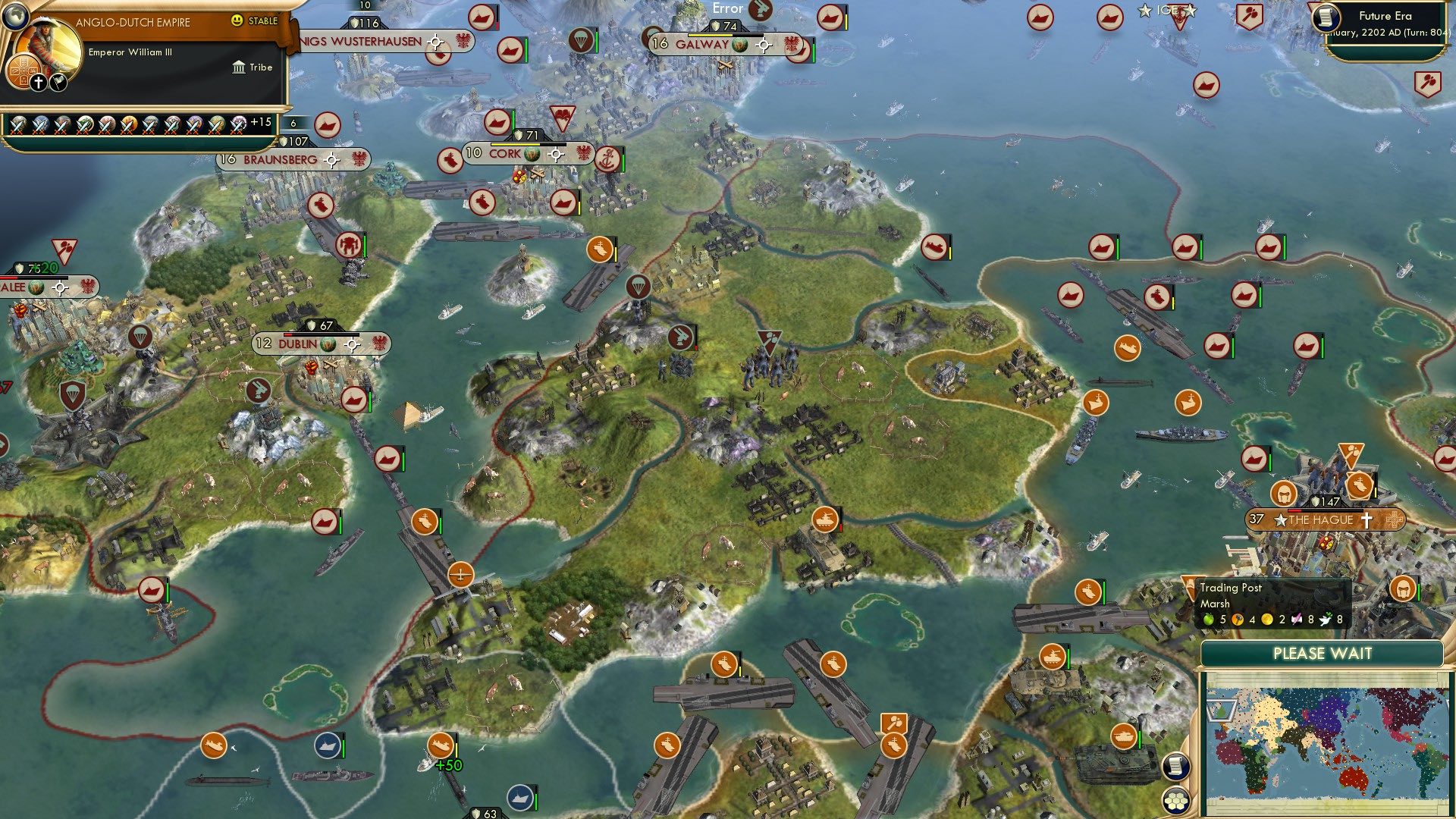Image resolution: width=1456 pixels, height=819 pixels.
Task: Click the Tribe government building icon
Action: click(240, 67)
